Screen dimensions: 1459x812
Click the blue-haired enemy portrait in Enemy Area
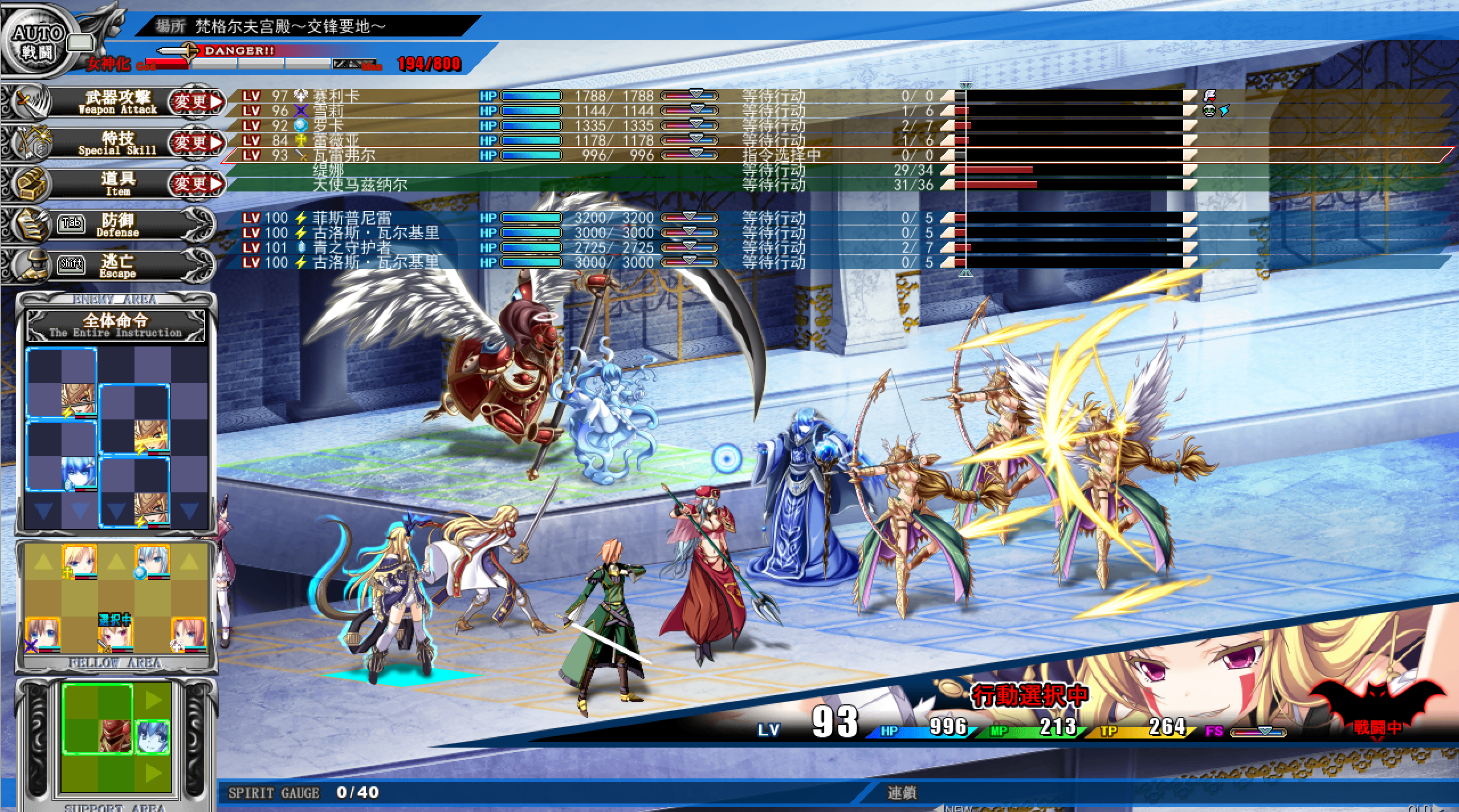79,473
